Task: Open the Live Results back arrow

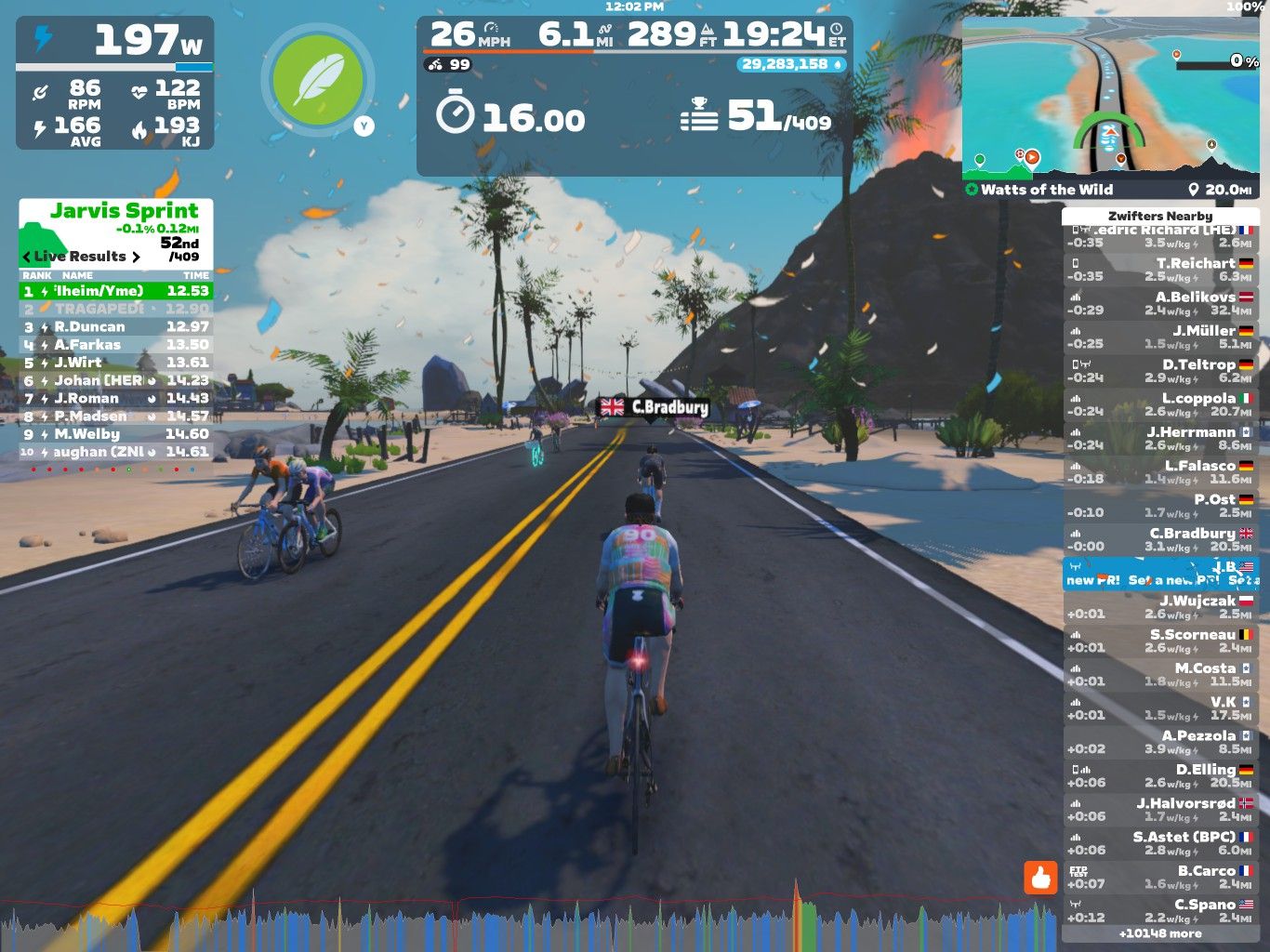Action: [x=27, y=257]
